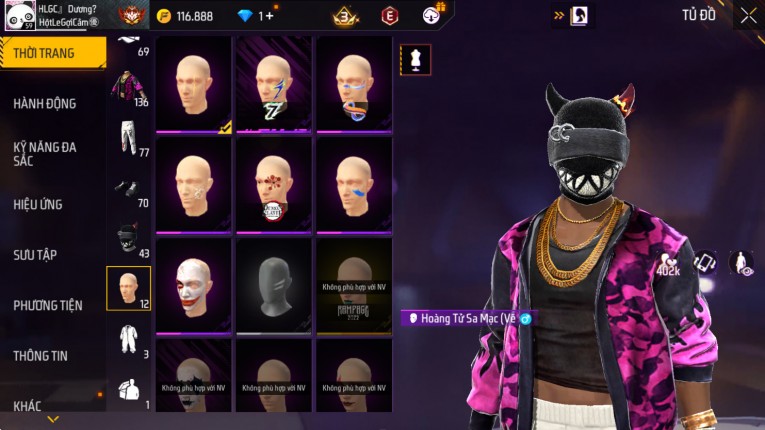This screenshot has height=430, width=765.
Task: Select the white clown face paint
Action: tap(193, 285)
